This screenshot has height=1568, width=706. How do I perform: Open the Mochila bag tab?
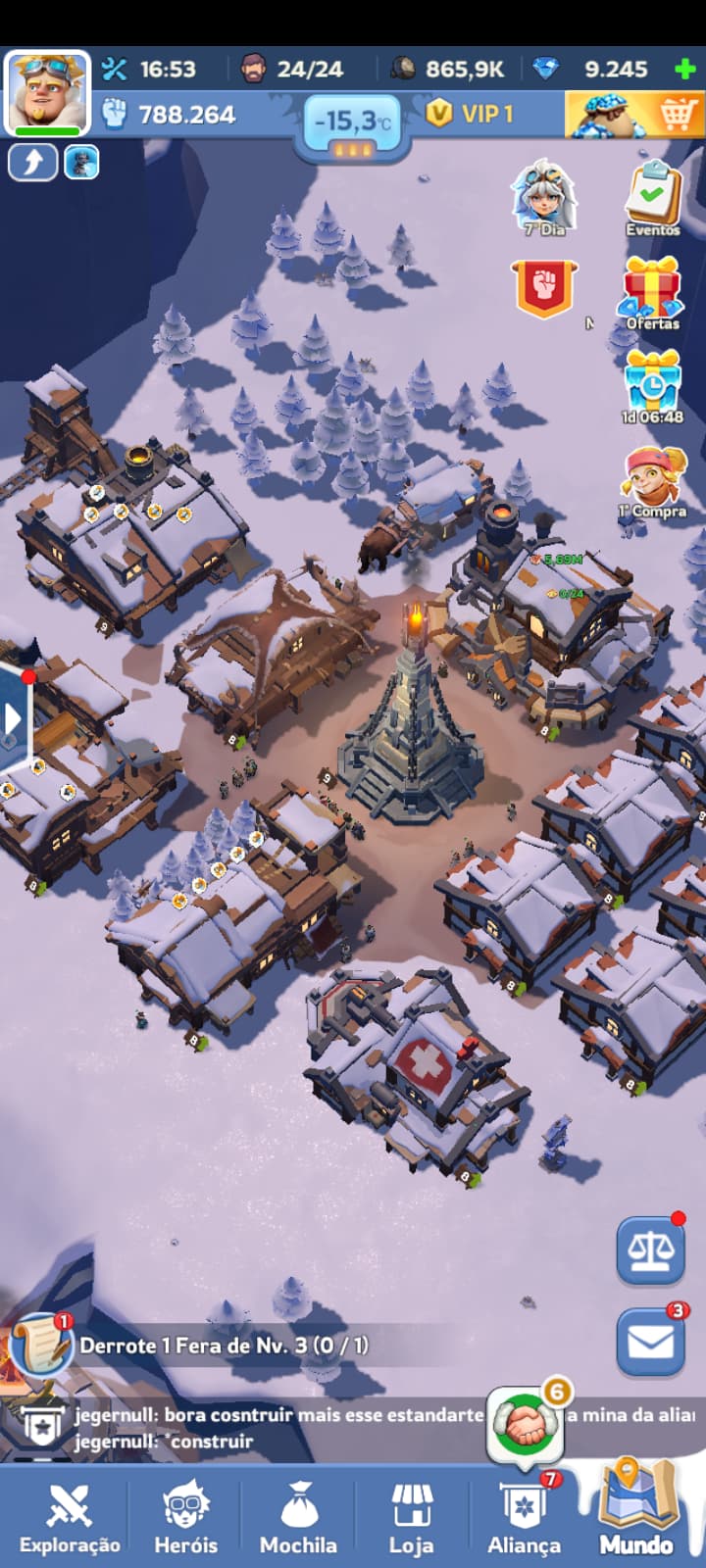point(298,1516)
